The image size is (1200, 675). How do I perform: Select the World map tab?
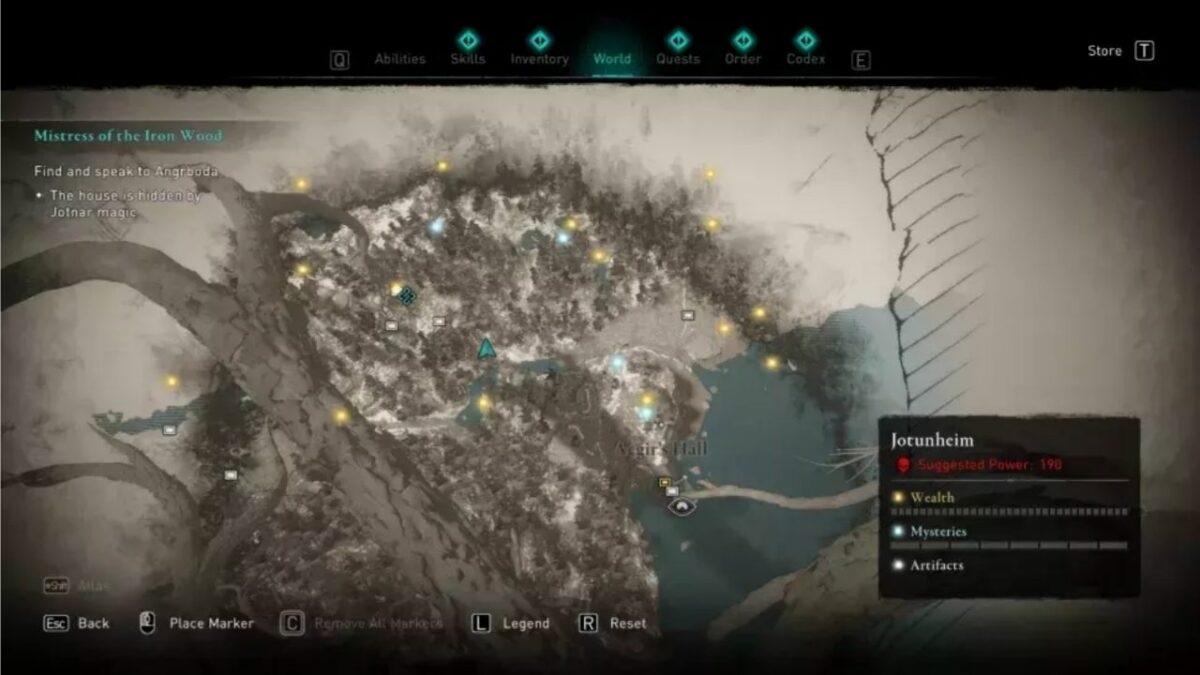pos(612,58)
